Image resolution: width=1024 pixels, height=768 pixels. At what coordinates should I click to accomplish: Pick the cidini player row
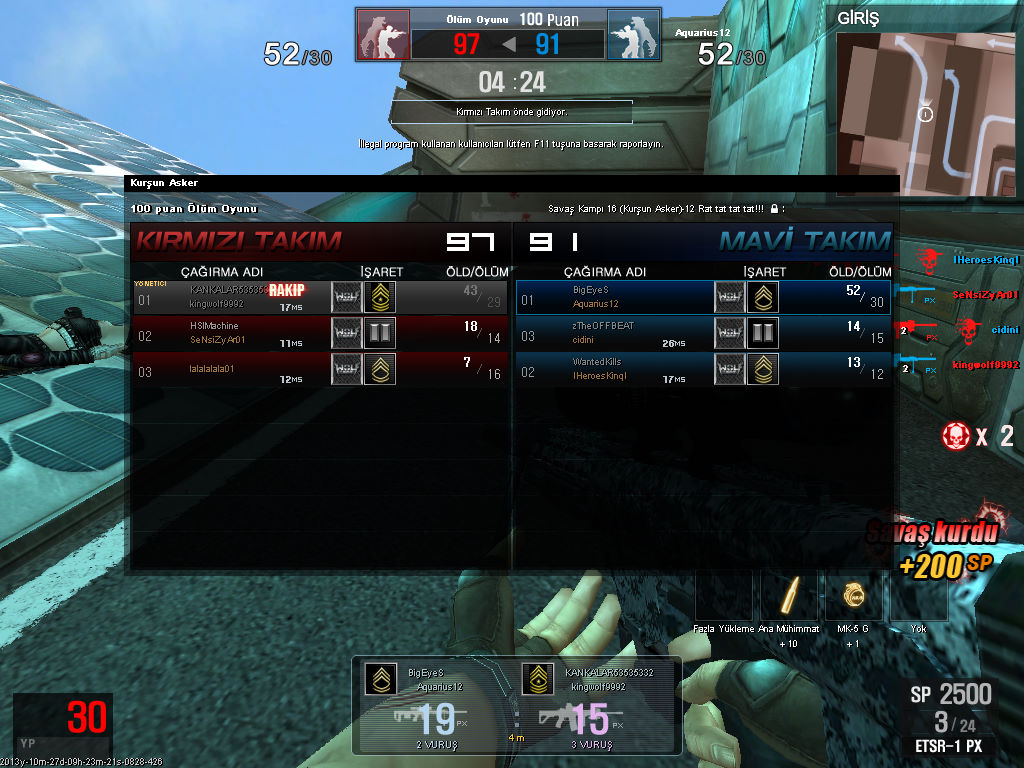[x=703, y=333]
